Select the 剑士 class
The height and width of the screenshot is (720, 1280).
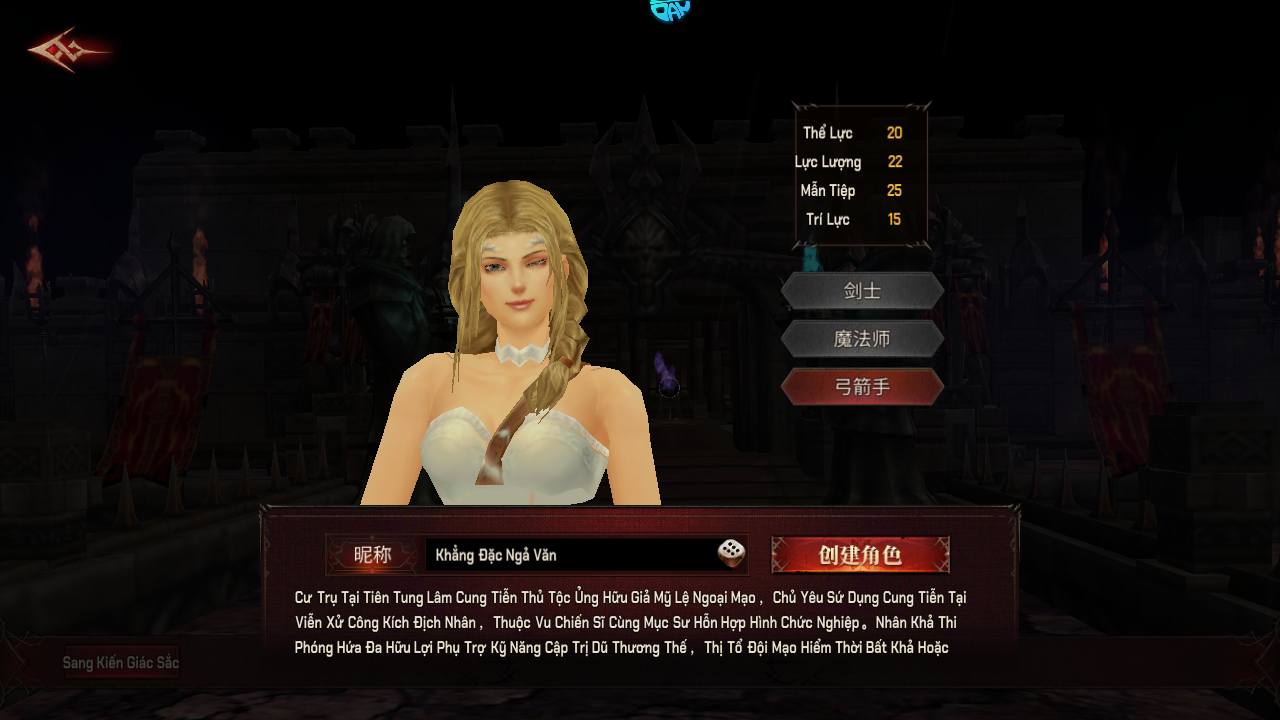point(862,291)
